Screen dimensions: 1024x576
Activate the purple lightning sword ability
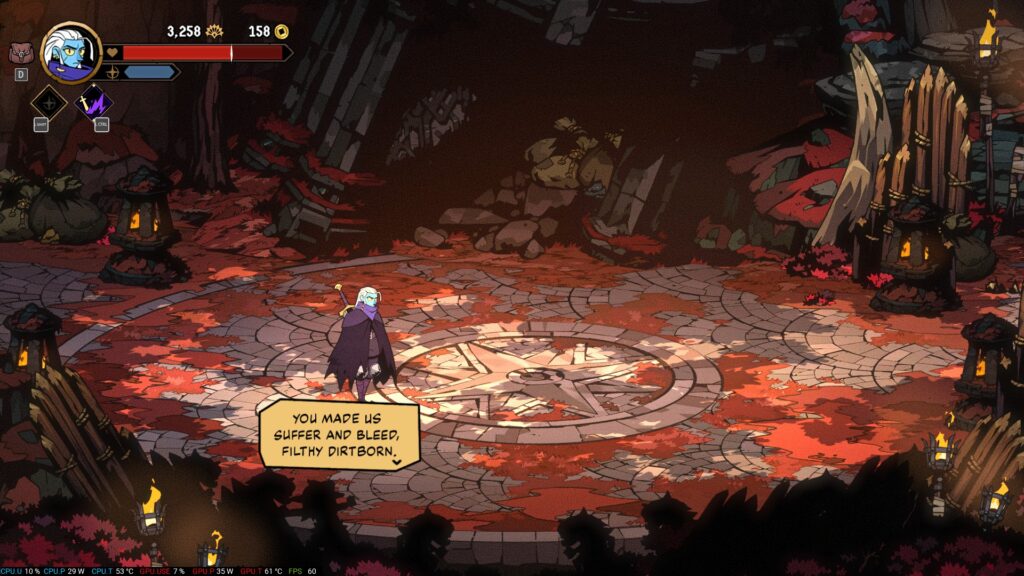(x=97, y=102)
